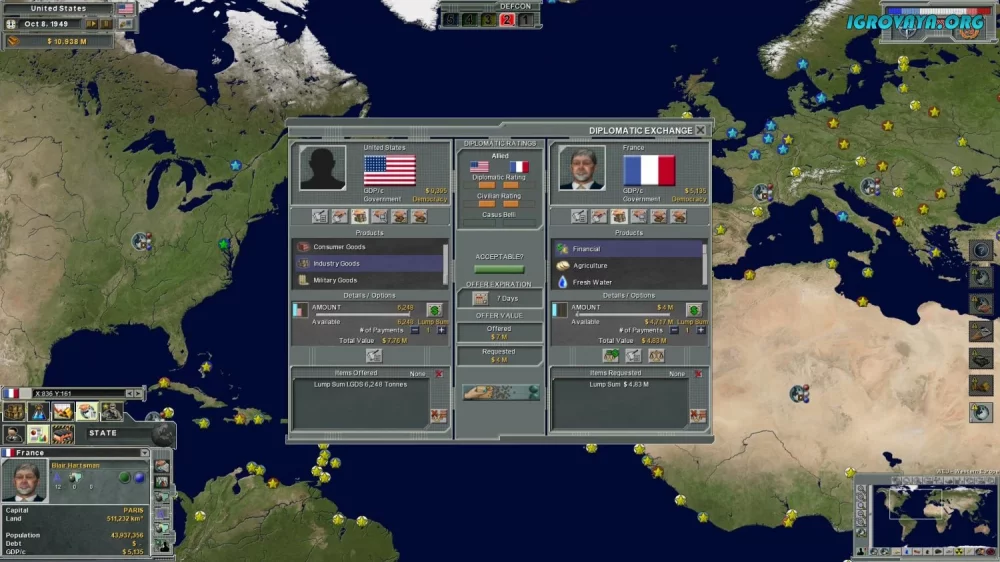Select the balance scales icon under France's details
The height and width of the screenshot is (562, 1000).
tap(656, 355)
